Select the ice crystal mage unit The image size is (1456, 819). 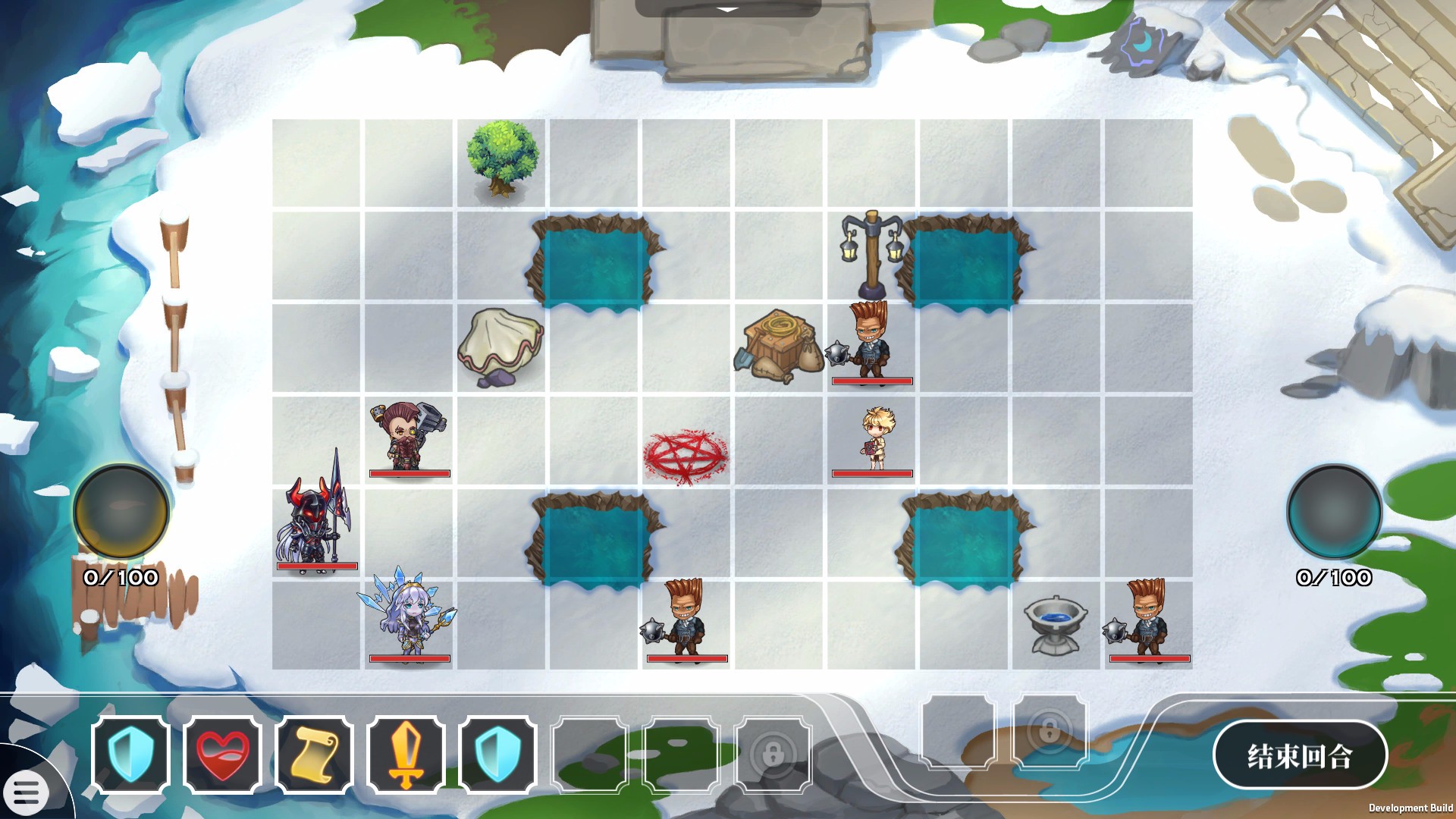[x=409, y=618]
